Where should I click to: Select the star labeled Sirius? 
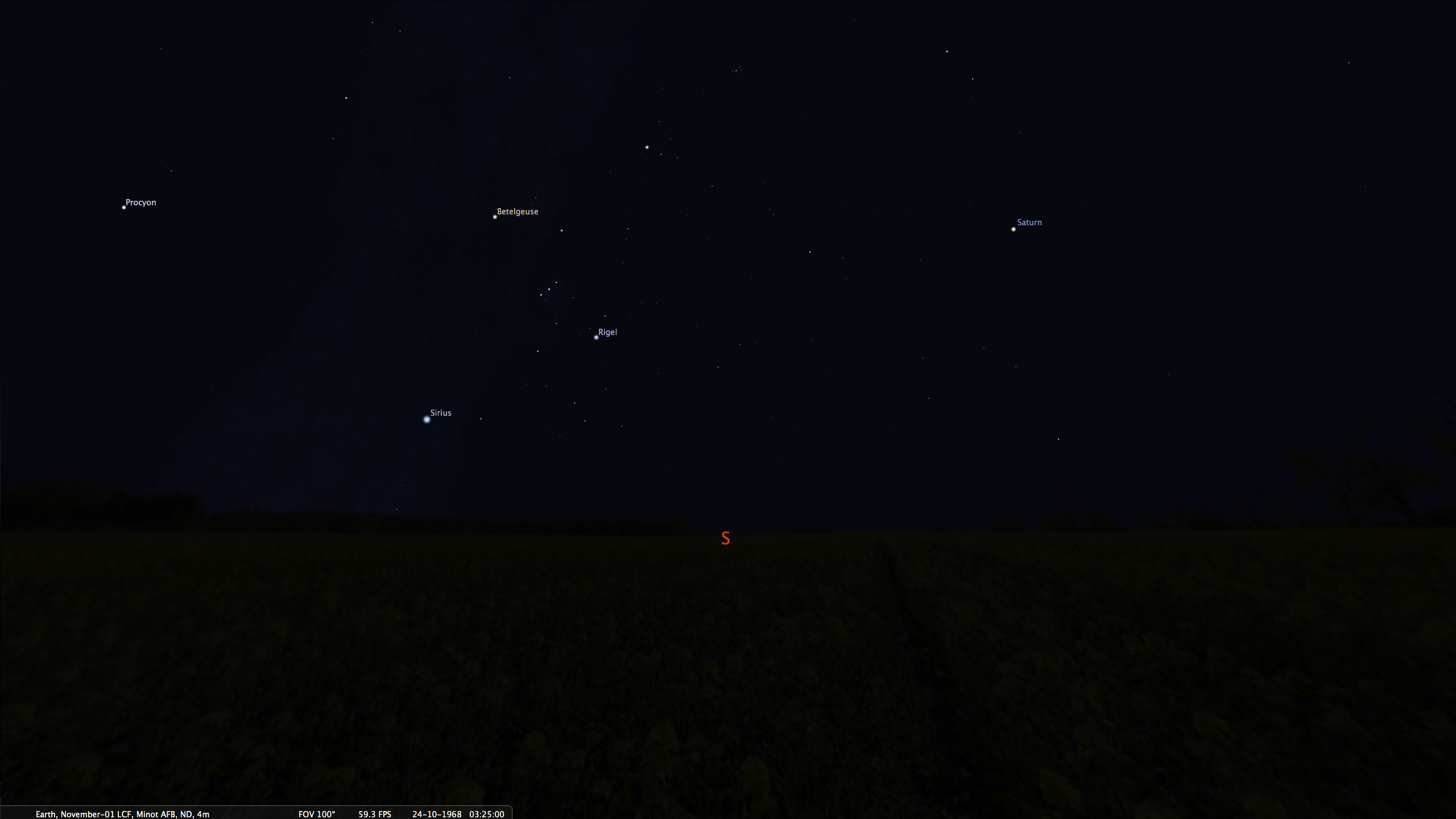point(427,420)
